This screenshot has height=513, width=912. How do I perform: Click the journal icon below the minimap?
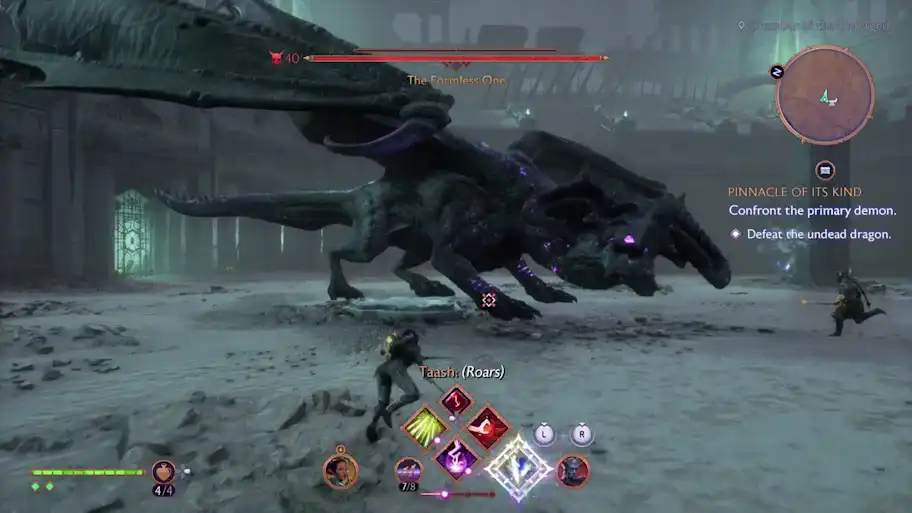pyautogui.click(x=825, y=169)
